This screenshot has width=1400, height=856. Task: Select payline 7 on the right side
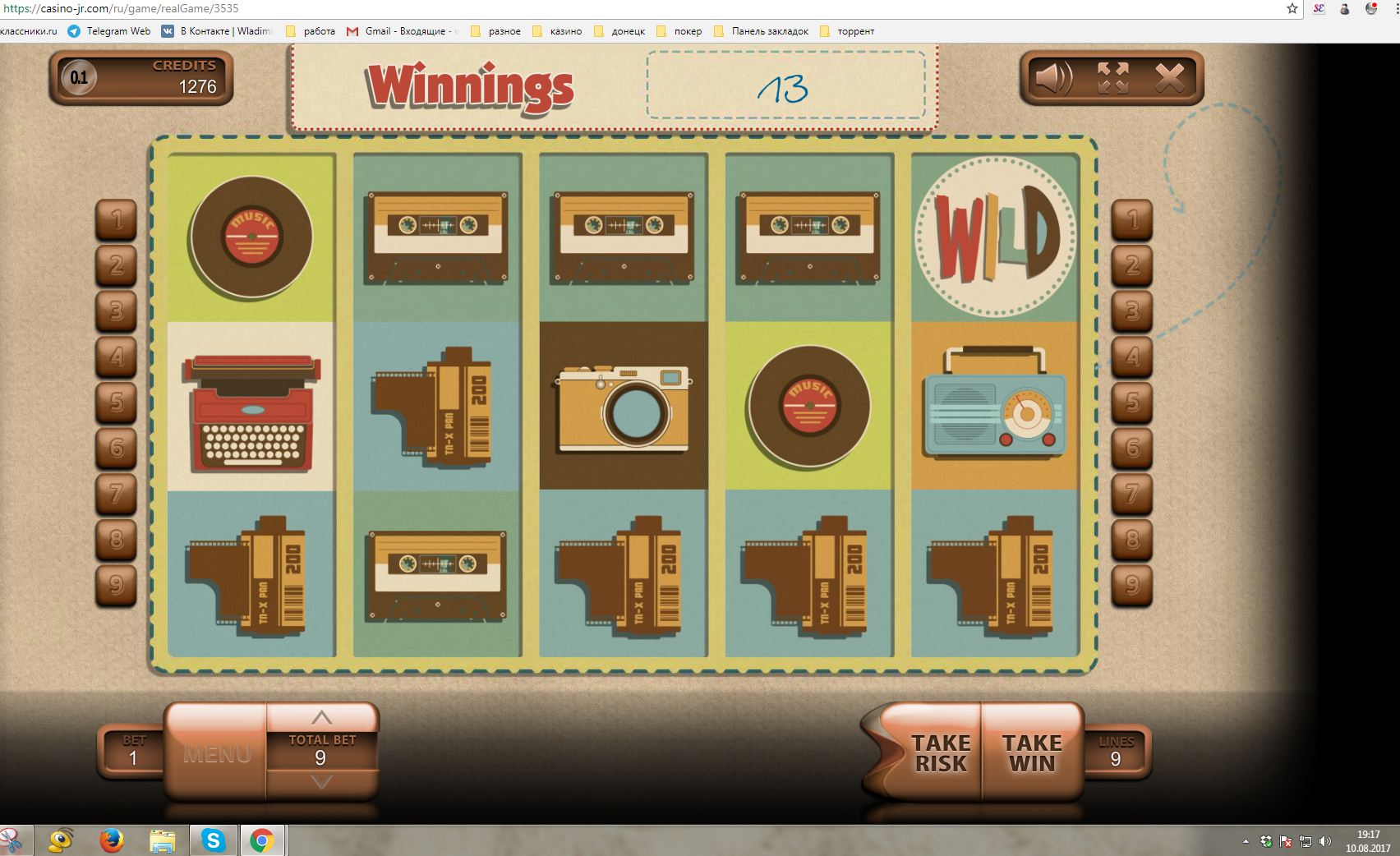[1132, 494]
